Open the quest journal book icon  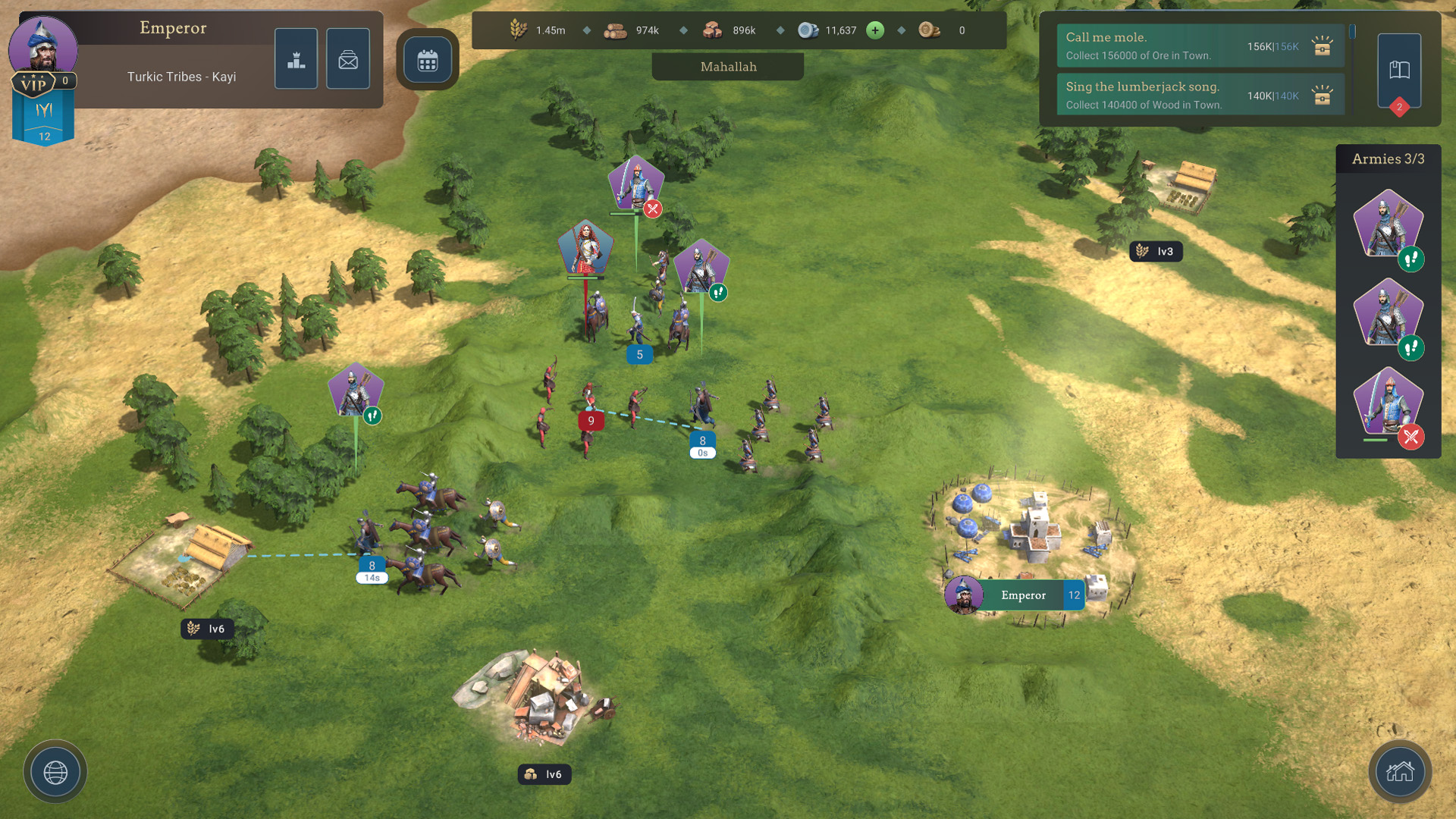click(x=1399, y=68)
